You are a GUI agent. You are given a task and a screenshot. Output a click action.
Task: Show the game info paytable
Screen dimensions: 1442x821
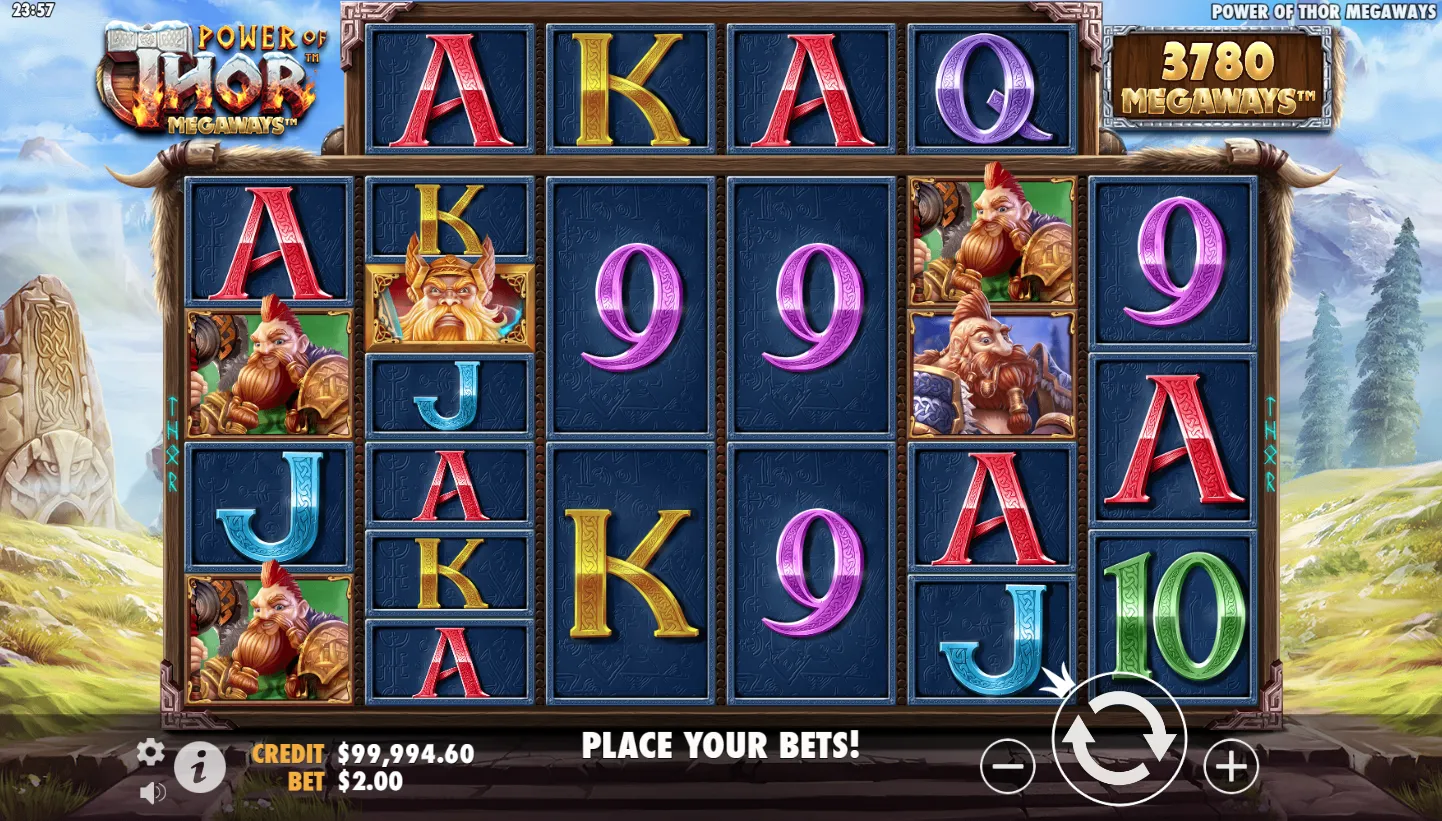click(x=200, y=768)
